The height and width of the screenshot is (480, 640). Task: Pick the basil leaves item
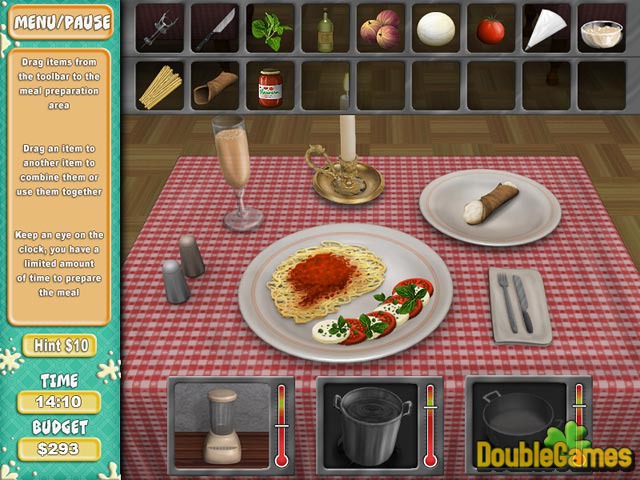pyautogui.click(x=269, y=29)
